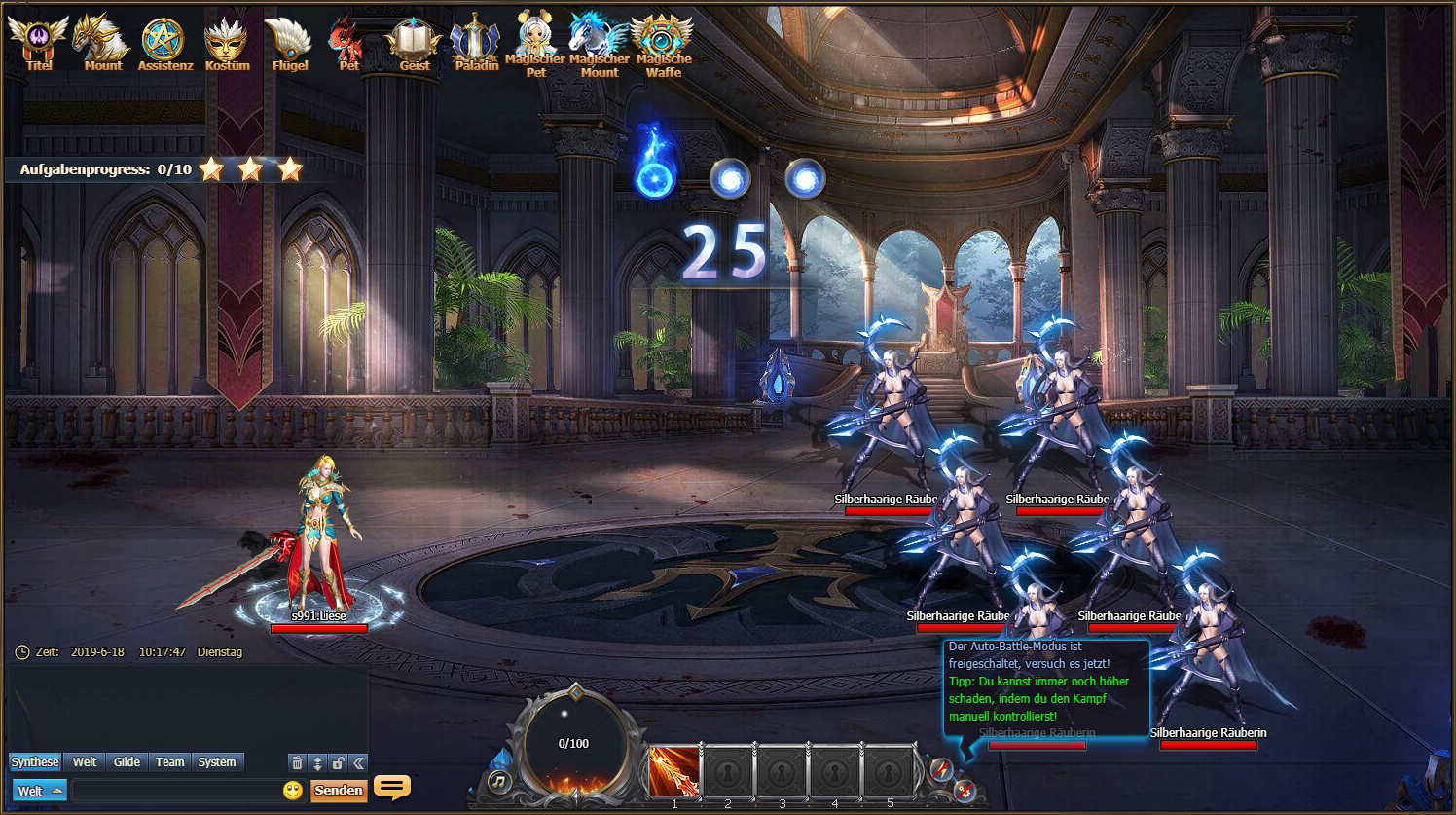The width and height of the screenshot is (1456, 815).
Task: Toggle the lightning bolt speed button
Action: click(x=941, y=770)
